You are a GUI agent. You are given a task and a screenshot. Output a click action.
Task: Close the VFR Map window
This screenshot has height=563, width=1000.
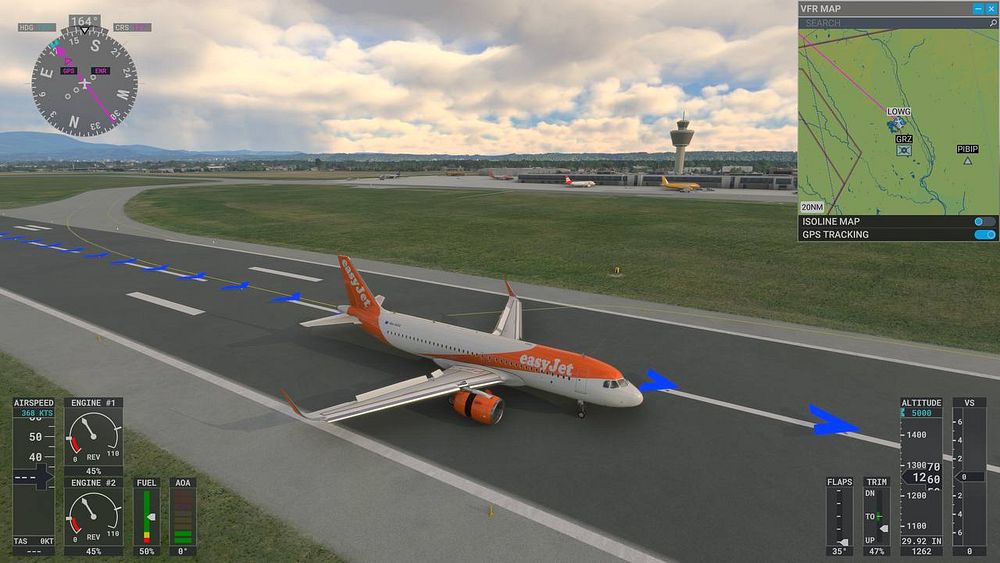coord(991,8)
